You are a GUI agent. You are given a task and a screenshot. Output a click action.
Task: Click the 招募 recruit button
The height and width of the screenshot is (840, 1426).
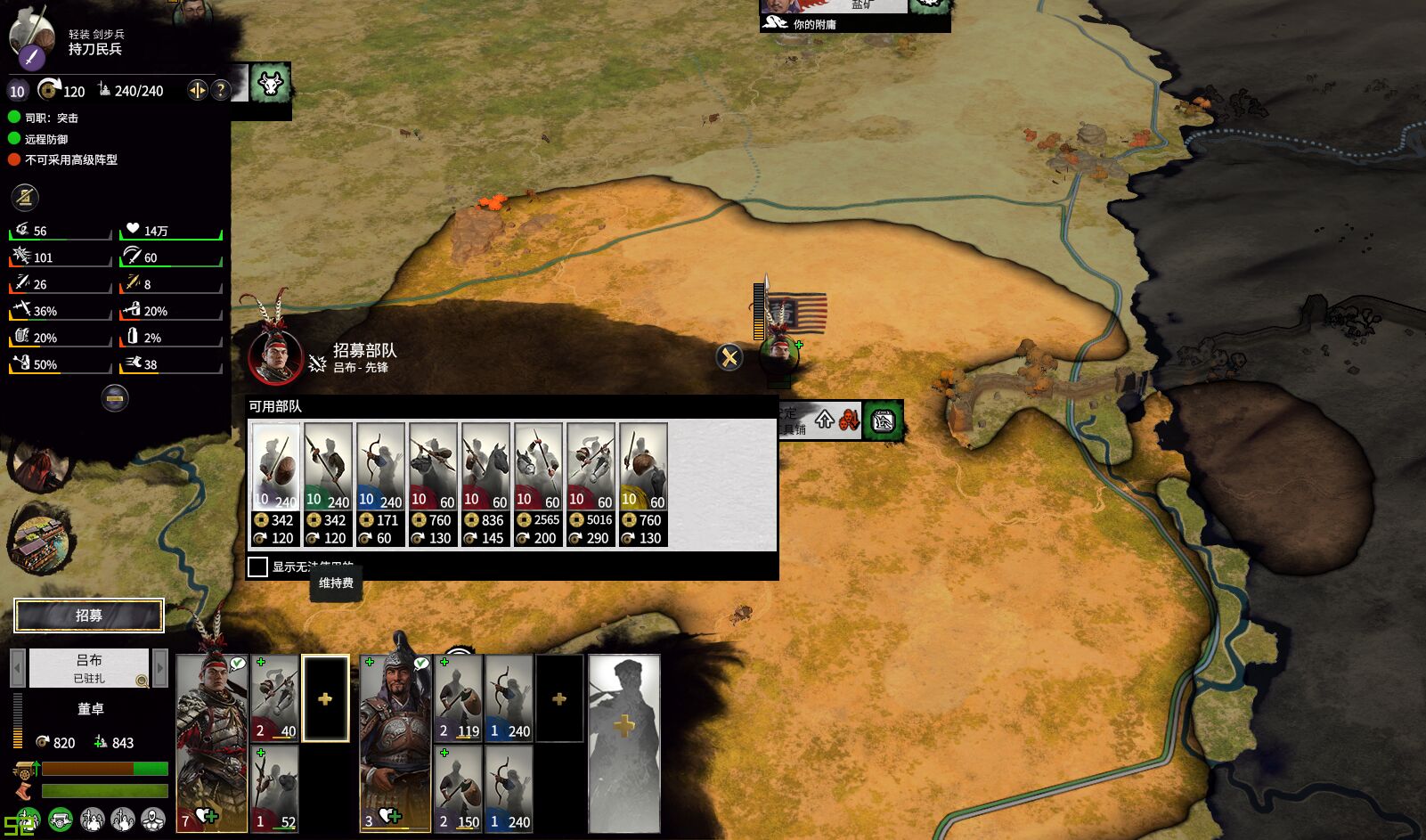(x=89, y=616)
